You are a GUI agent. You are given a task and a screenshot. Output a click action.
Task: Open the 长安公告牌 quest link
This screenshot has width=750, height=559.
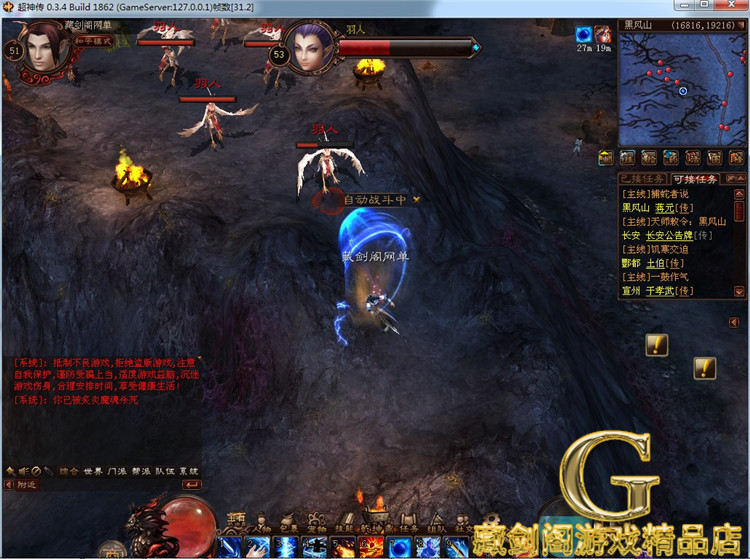pyautogui.click(x=671, y=235)
